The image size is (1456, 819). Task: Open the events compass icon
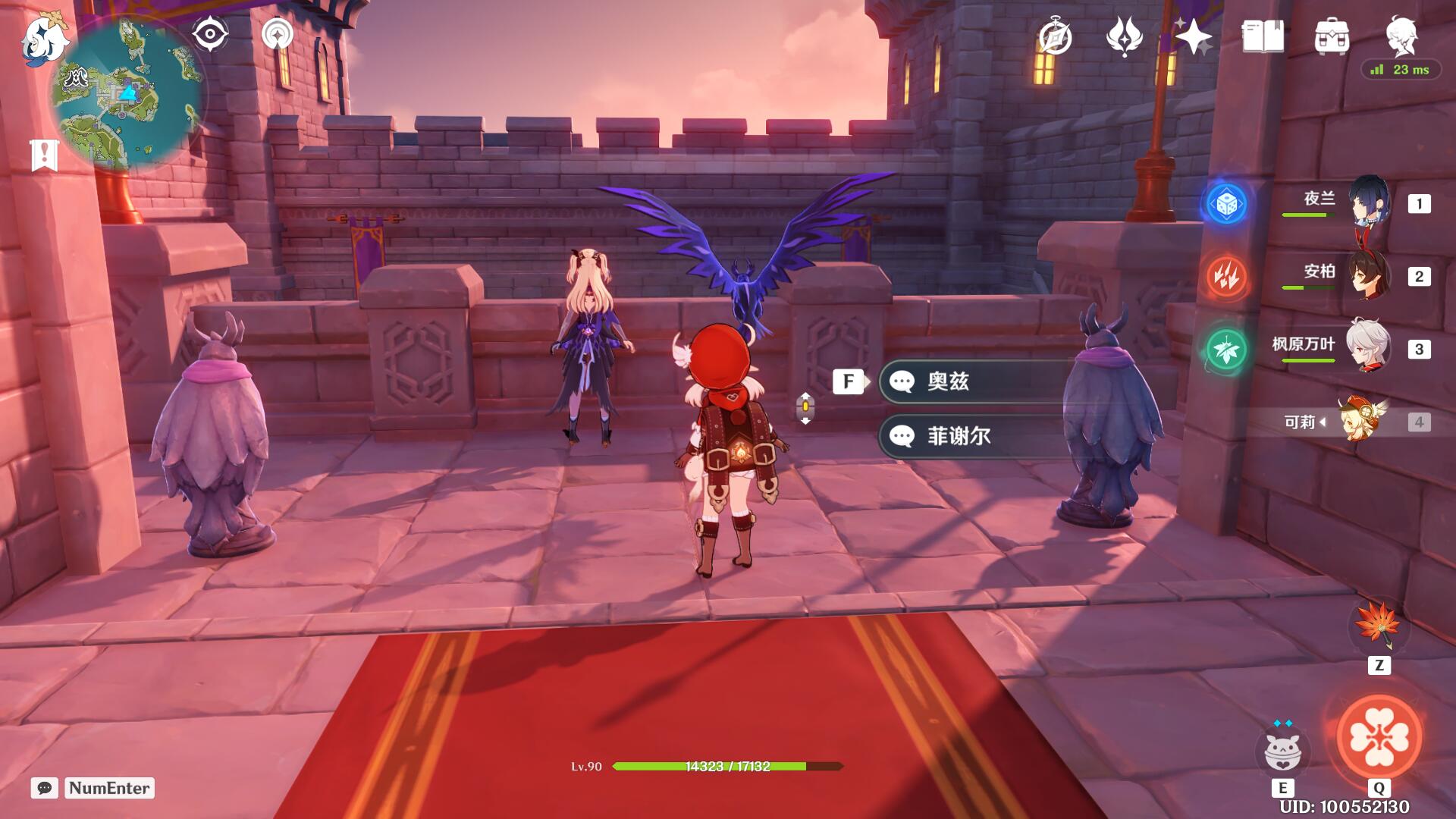1055,37
